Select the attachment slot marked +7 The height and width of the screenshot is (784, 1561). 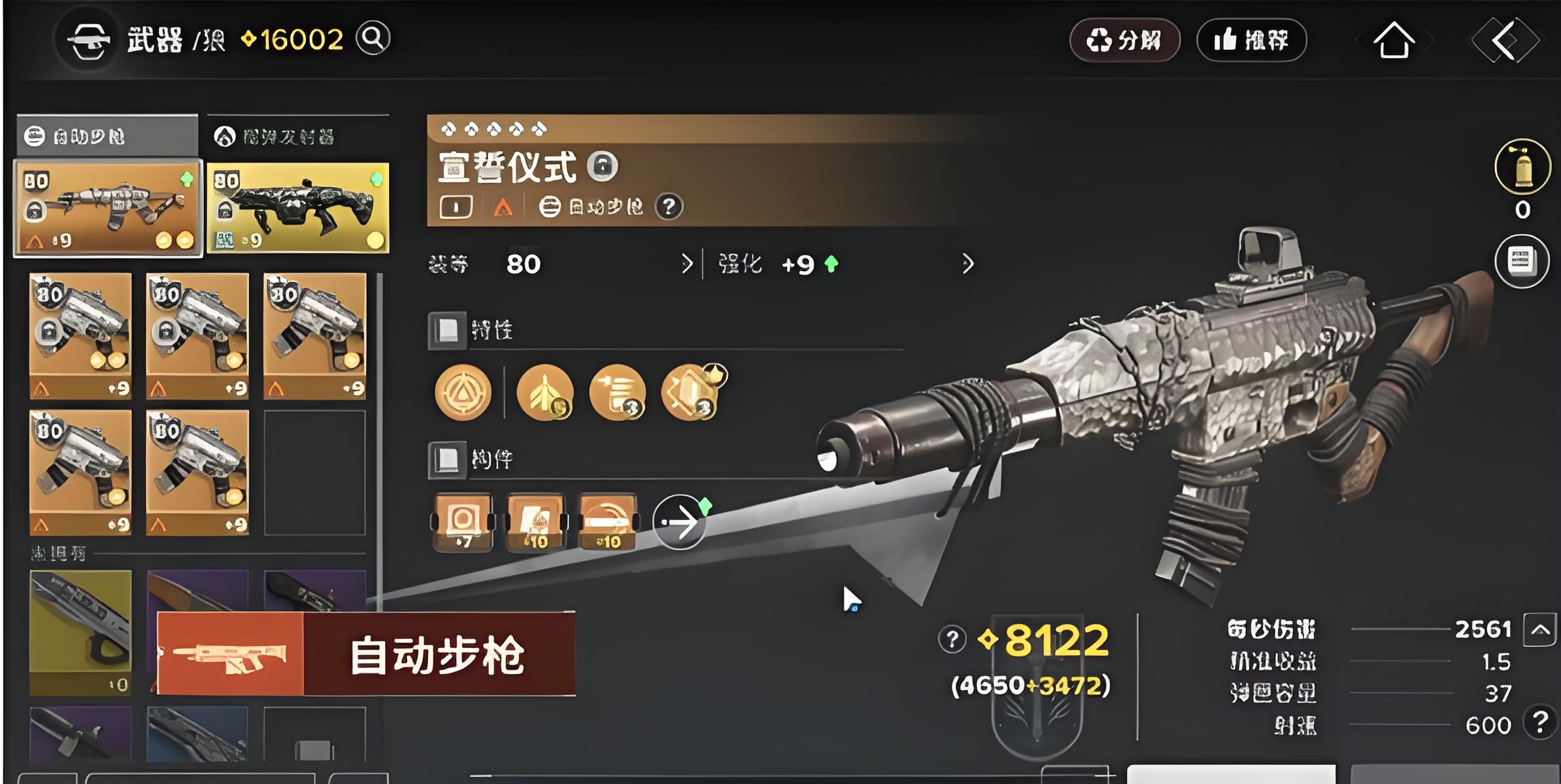click(463, 523)
